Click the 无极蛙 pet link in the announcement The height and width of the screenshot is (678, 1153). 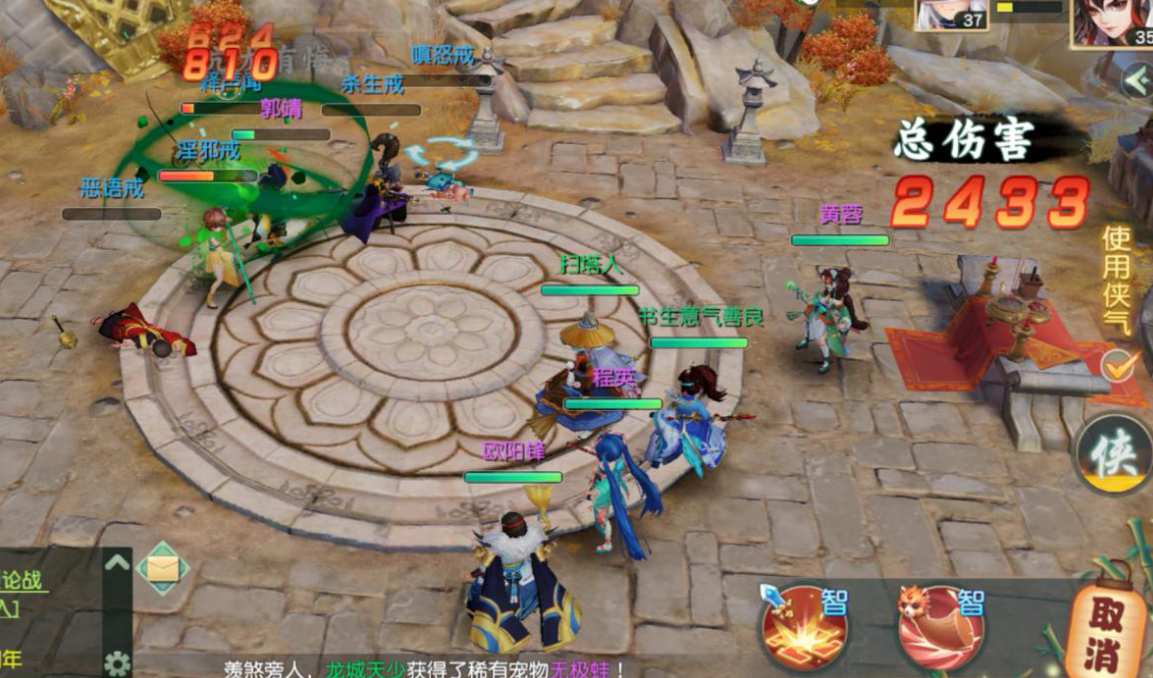tap(585, 667)
